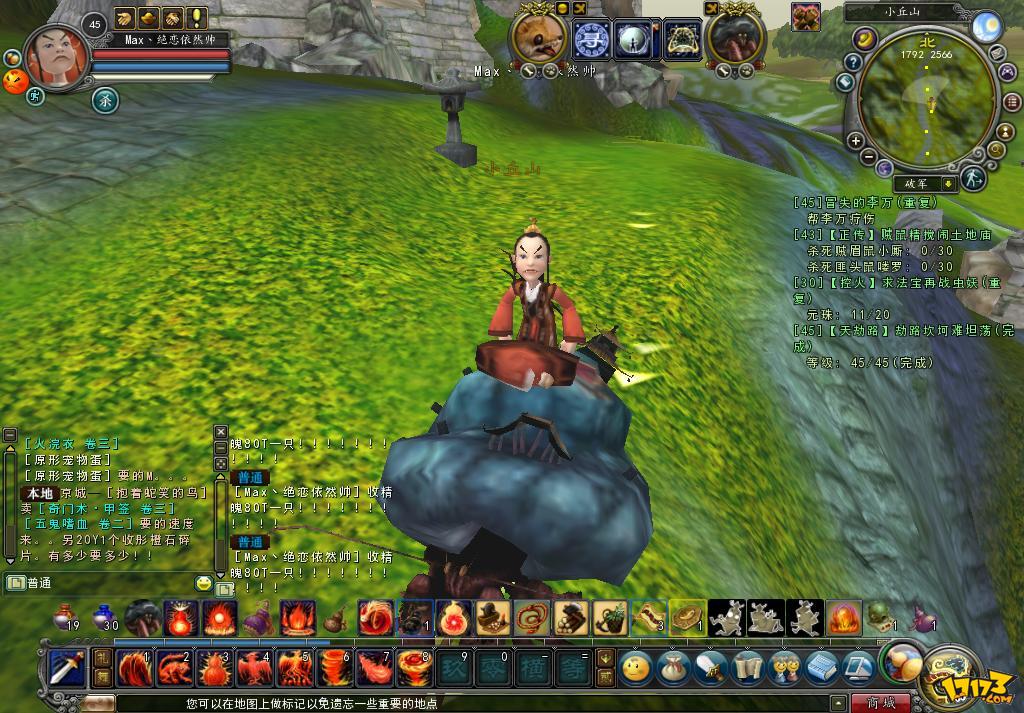1024x713 pixels.
Task: Click the sword basic attack slot
Action: point(66,666)
